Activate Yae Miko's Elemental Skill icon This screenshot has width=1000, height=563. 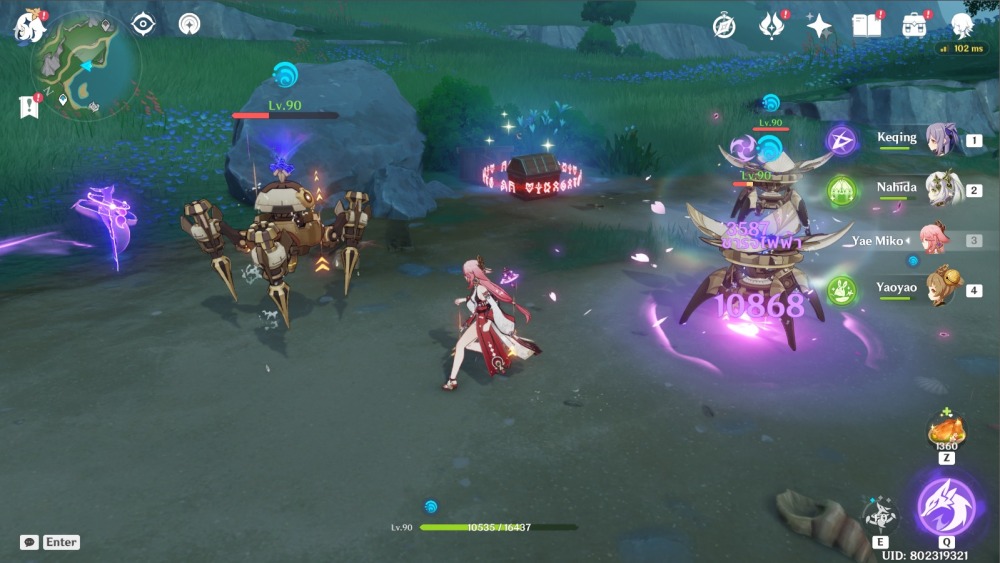point(881,514)
